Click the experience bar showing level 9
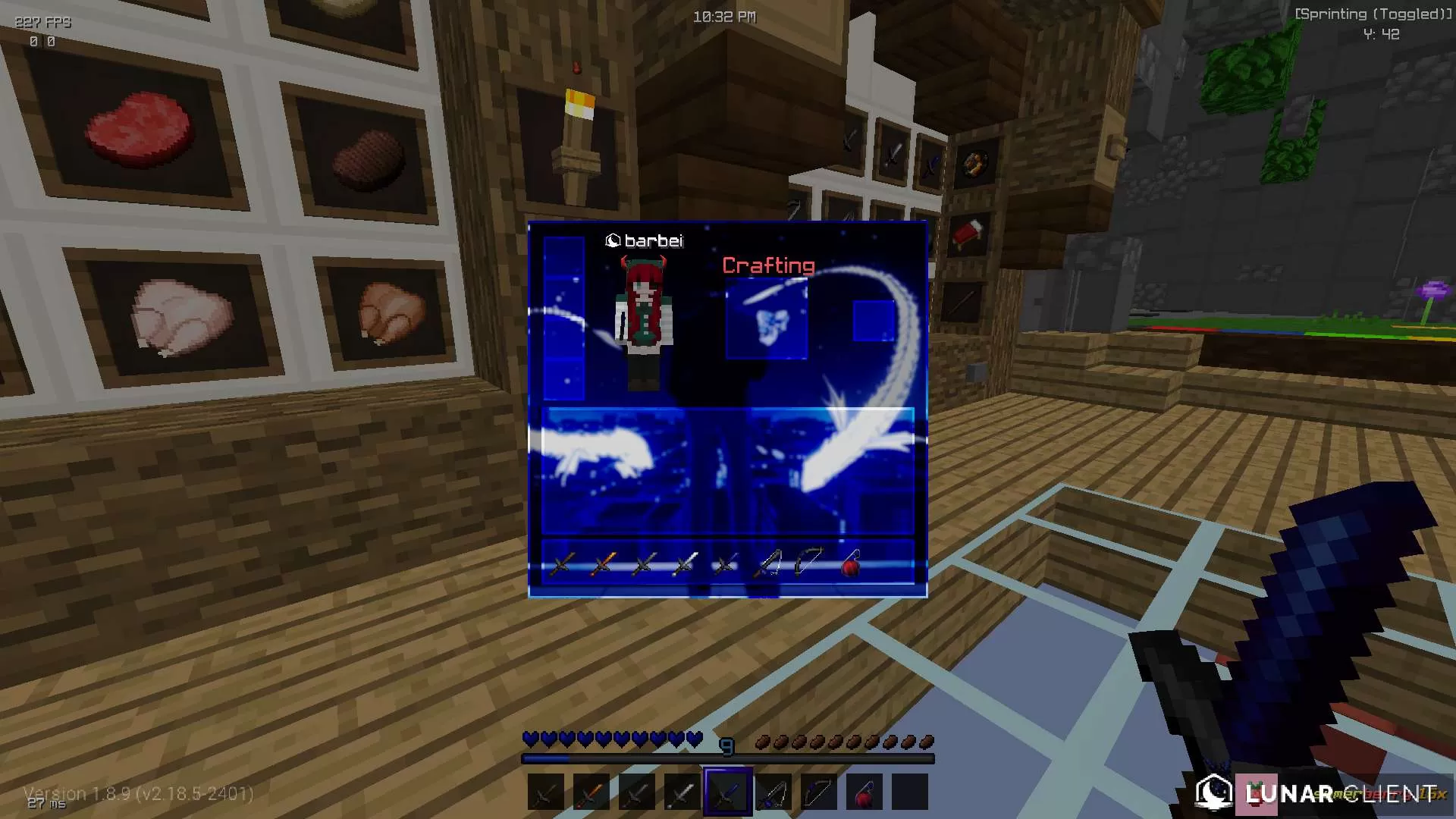The height and width of the screenshot is (819, 1456). tap(726, 756)
